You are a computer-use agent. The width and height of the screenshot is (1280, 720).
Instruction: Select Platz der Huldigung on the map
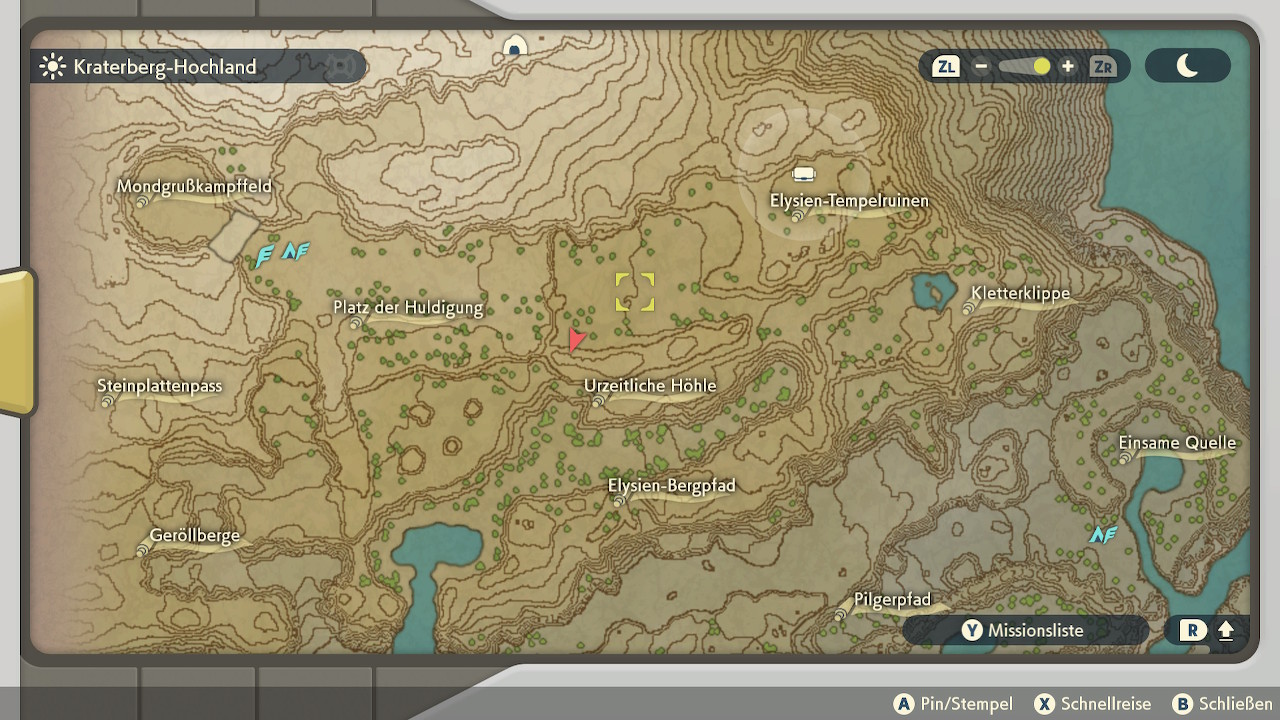click(x=408, y=309)
